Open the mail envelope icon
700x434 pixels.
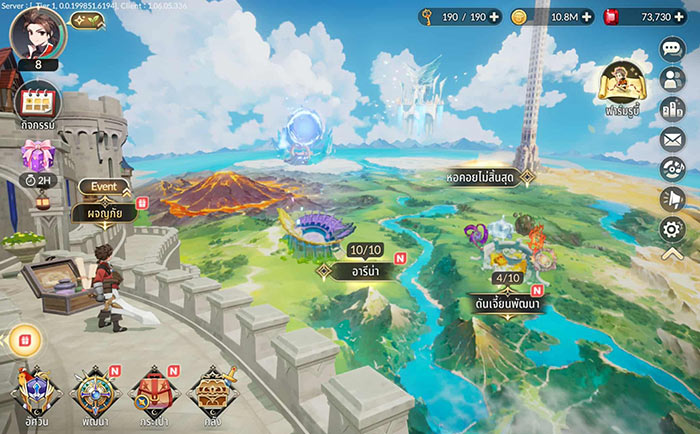click(672, 140)
